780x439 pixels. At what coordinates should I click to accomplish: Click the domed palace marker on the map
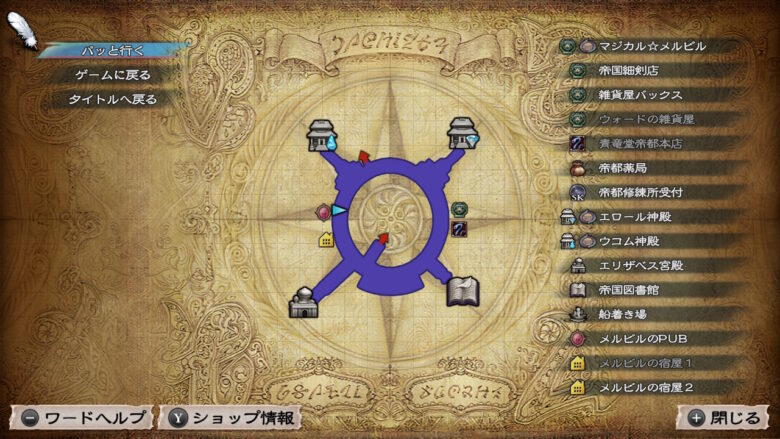[x=303, y=301]
